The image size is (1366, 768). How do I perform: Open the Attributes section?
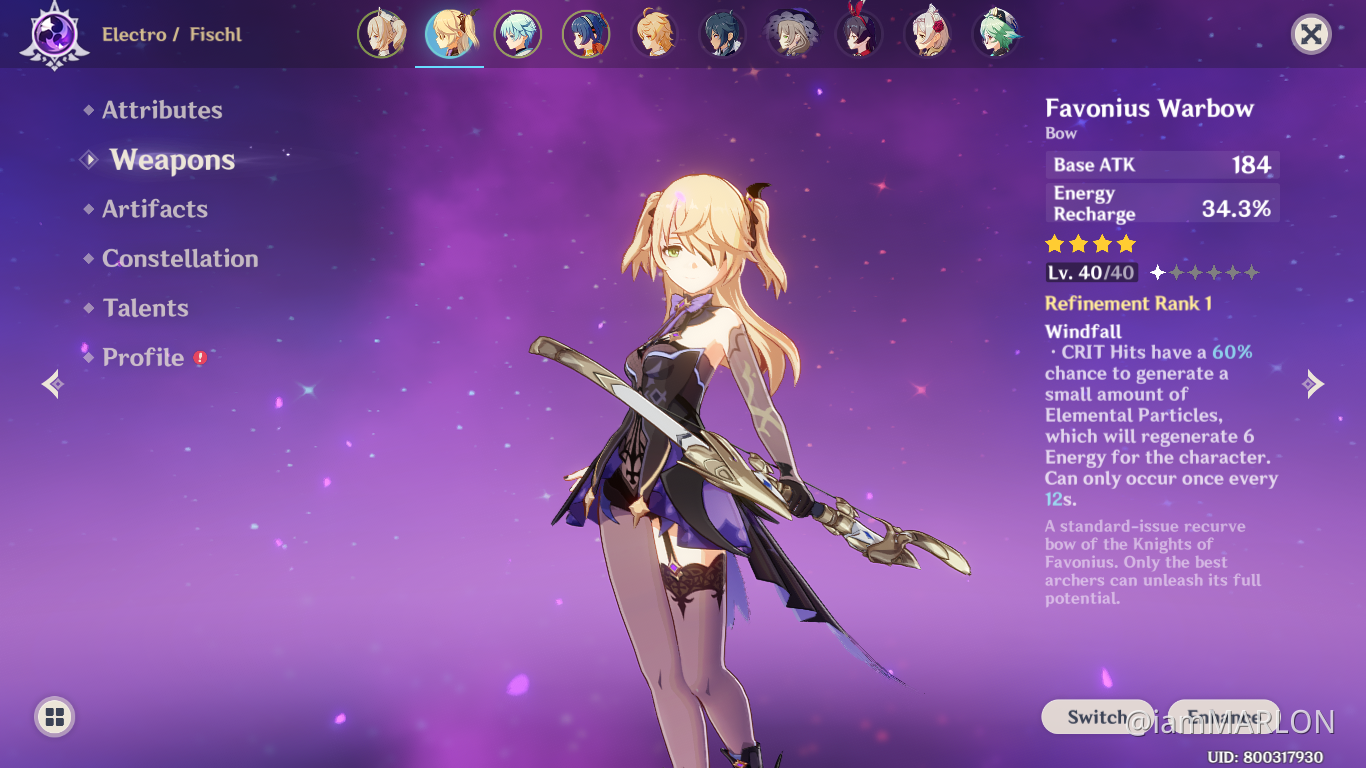[162, 110]
